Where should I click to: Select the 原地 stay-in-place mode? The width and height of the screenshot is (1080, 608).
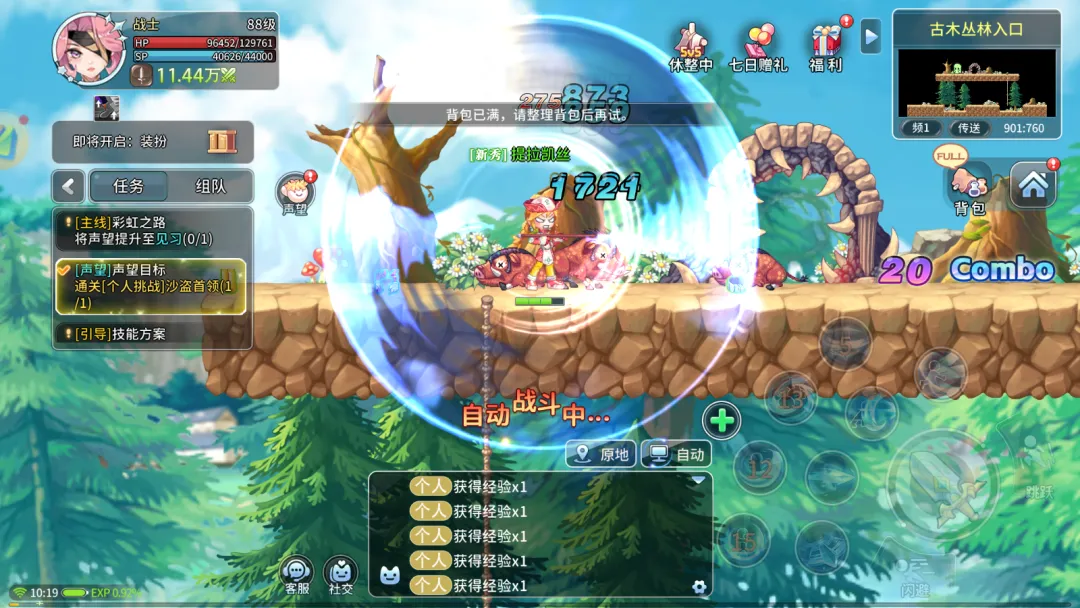601,454
